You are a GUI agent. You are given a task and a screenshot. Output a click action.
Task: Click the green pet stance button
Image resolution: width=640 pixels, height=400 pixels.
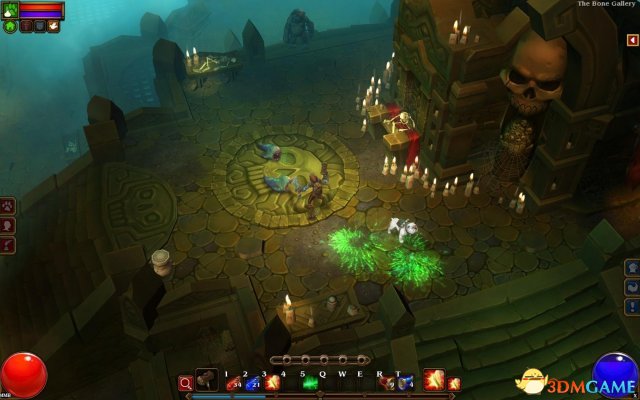(x=10, y=26)
